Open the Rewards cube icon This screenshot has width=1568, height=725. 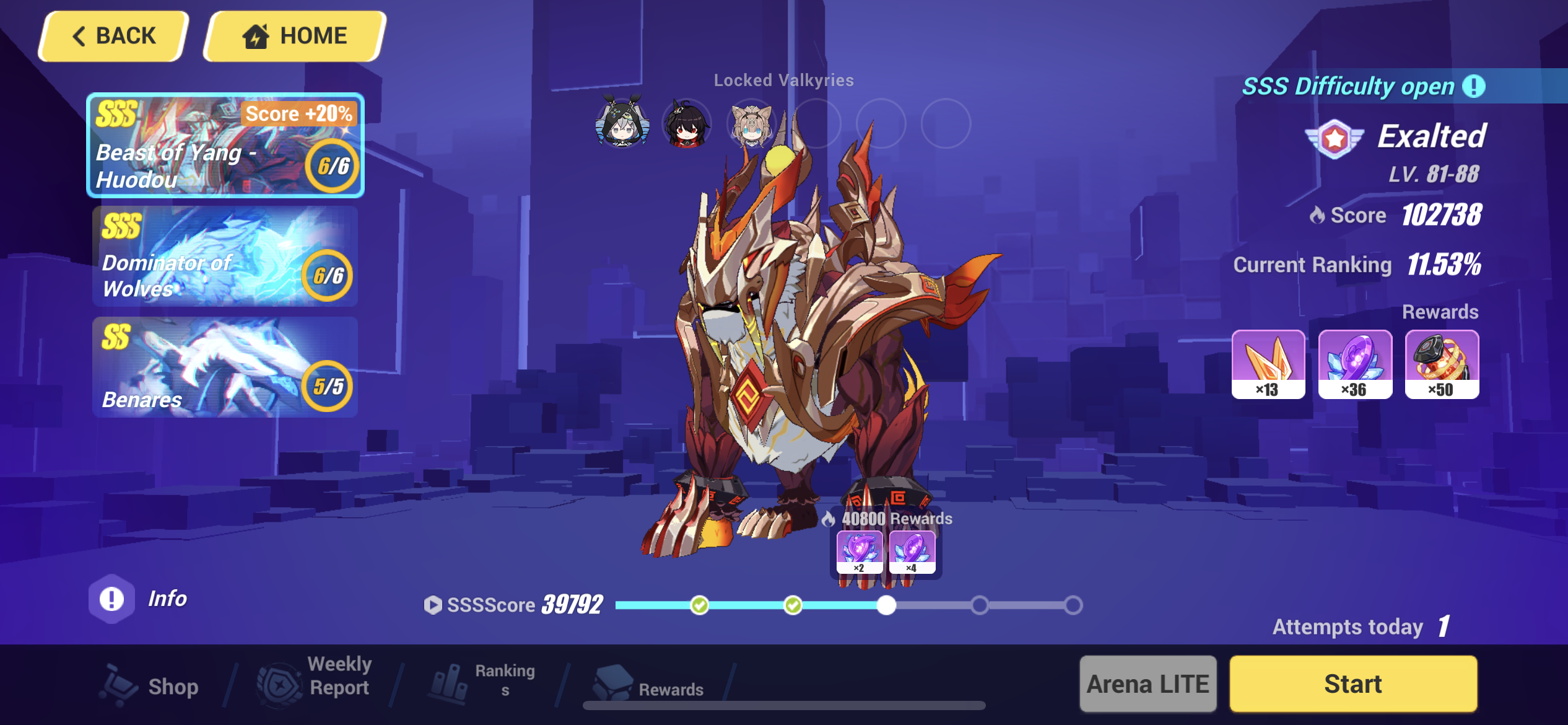[x=614, y=683]
